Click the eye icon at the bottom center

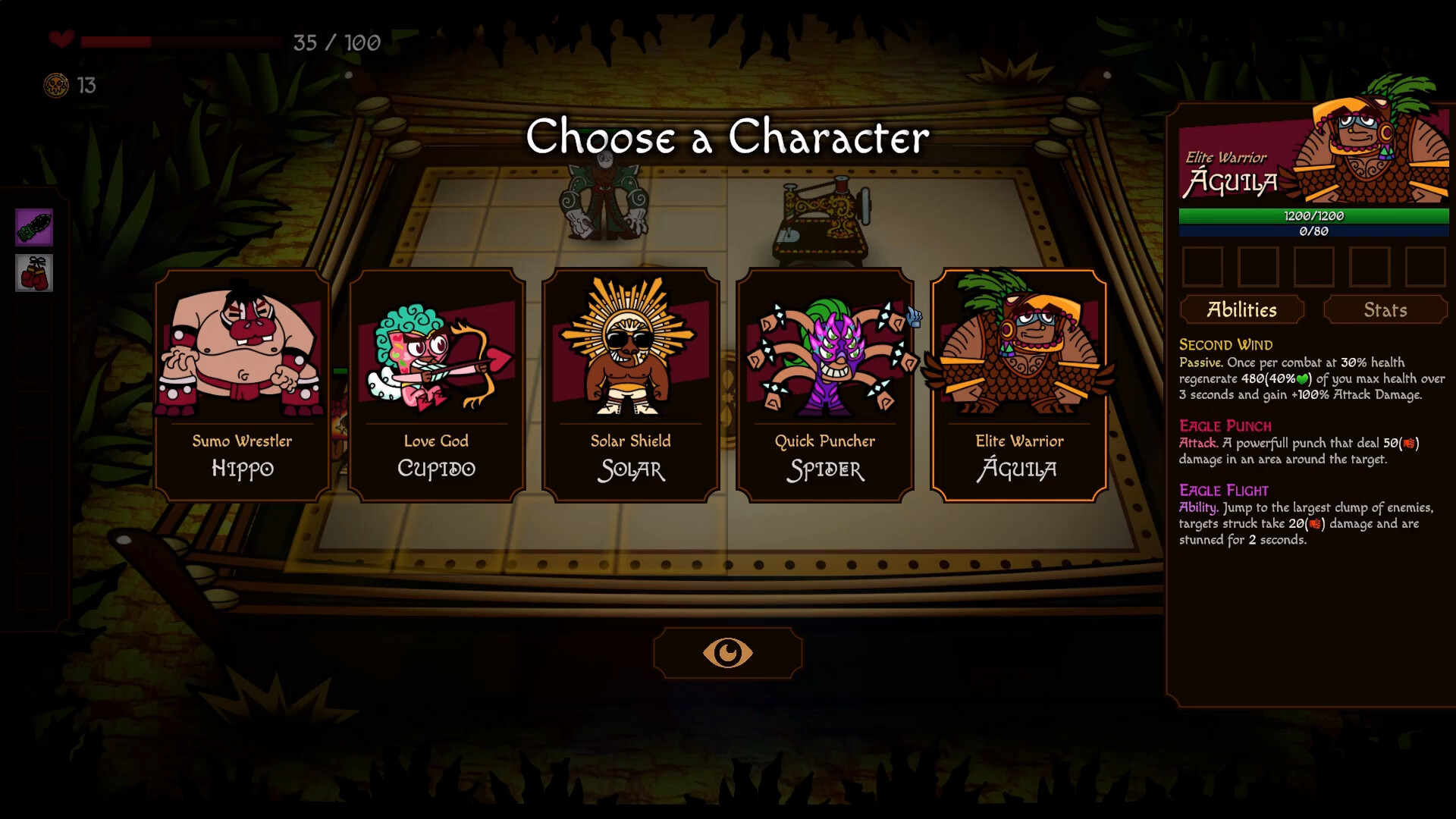click(x=727, y=652)
